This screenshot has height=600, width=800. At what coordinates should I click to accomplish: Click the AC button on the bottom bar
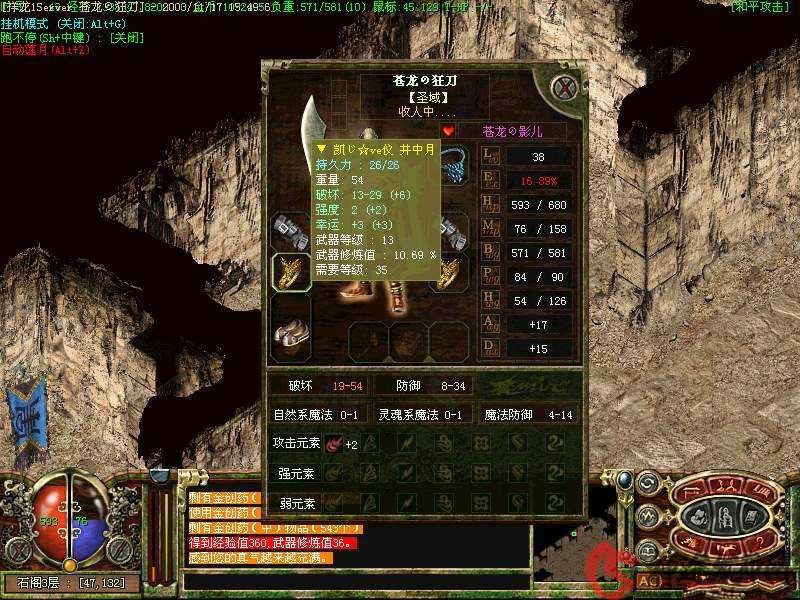pyautogui.click(x=648, y=579)
